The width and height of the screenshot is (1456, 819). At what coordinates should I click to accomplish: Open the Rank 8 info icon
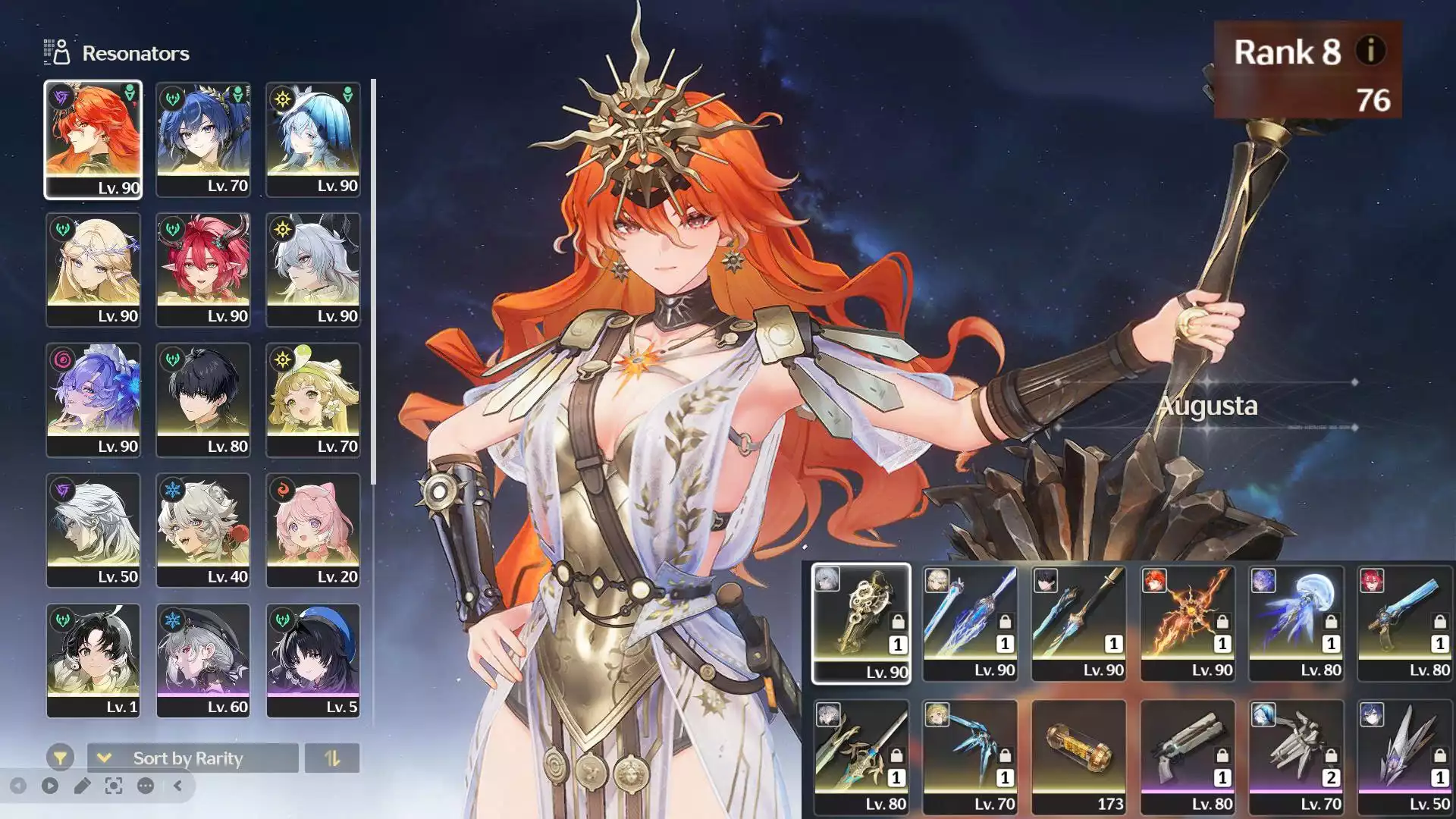pos(1370,52)
